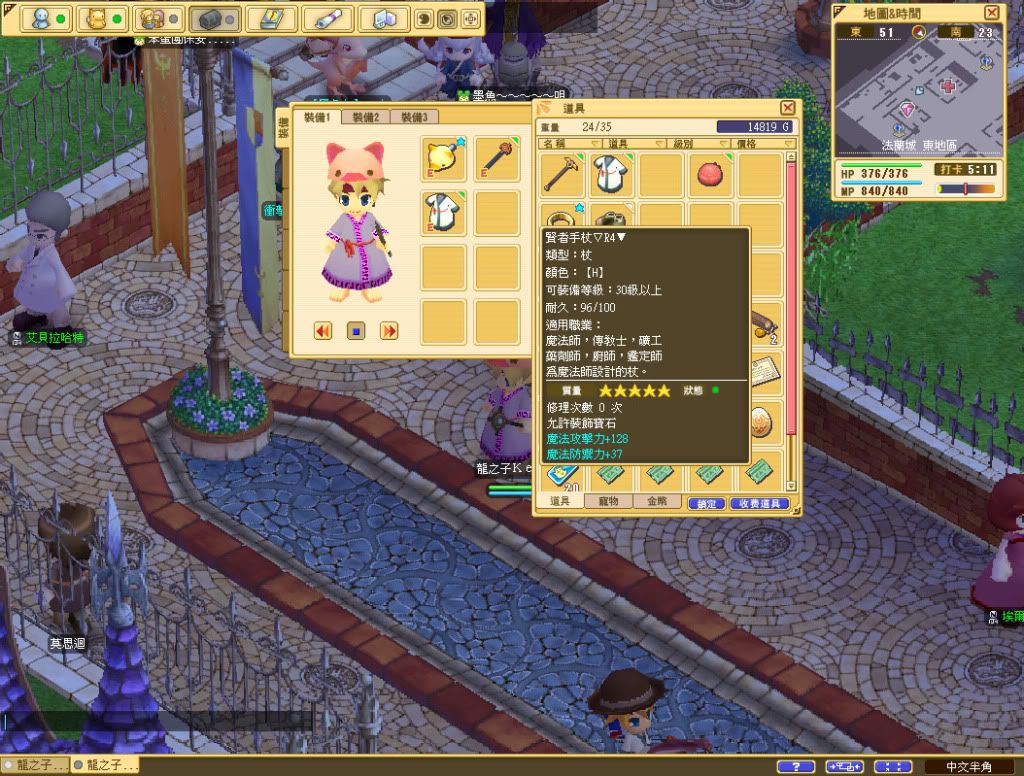
Task: Close the 道具 inventory window
Action: point(788,107)
